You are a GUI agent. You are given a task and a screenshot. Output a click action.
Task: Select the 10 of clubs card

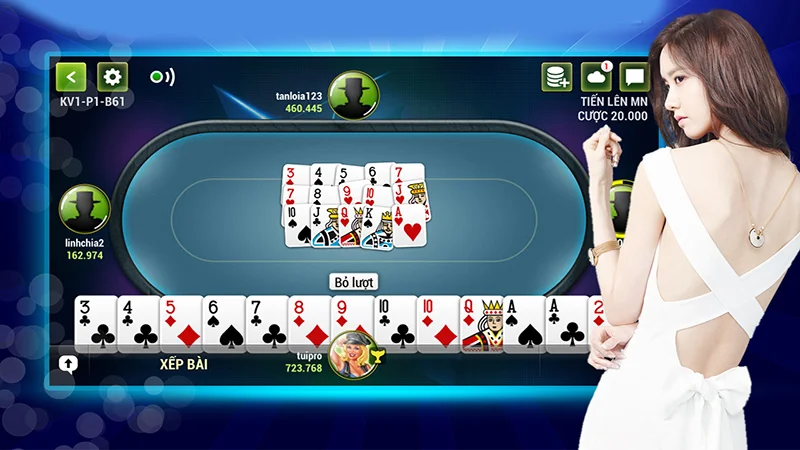(x=394, y=324)
